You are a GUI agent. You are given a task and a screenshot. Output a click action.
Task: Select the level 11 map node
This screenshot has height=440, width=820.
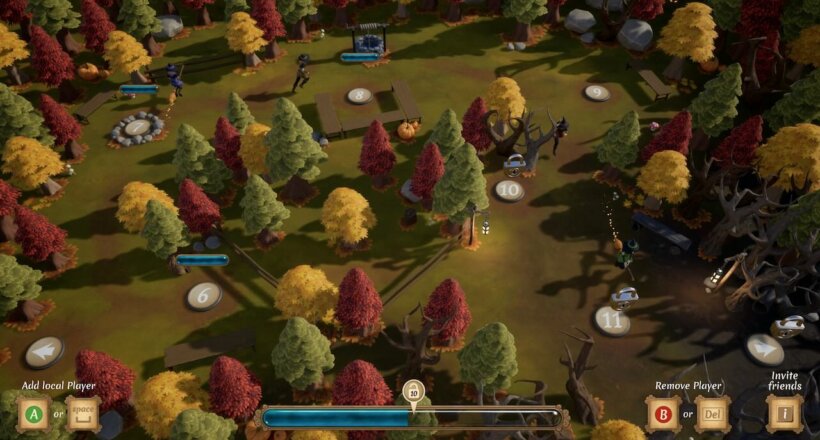612,320
